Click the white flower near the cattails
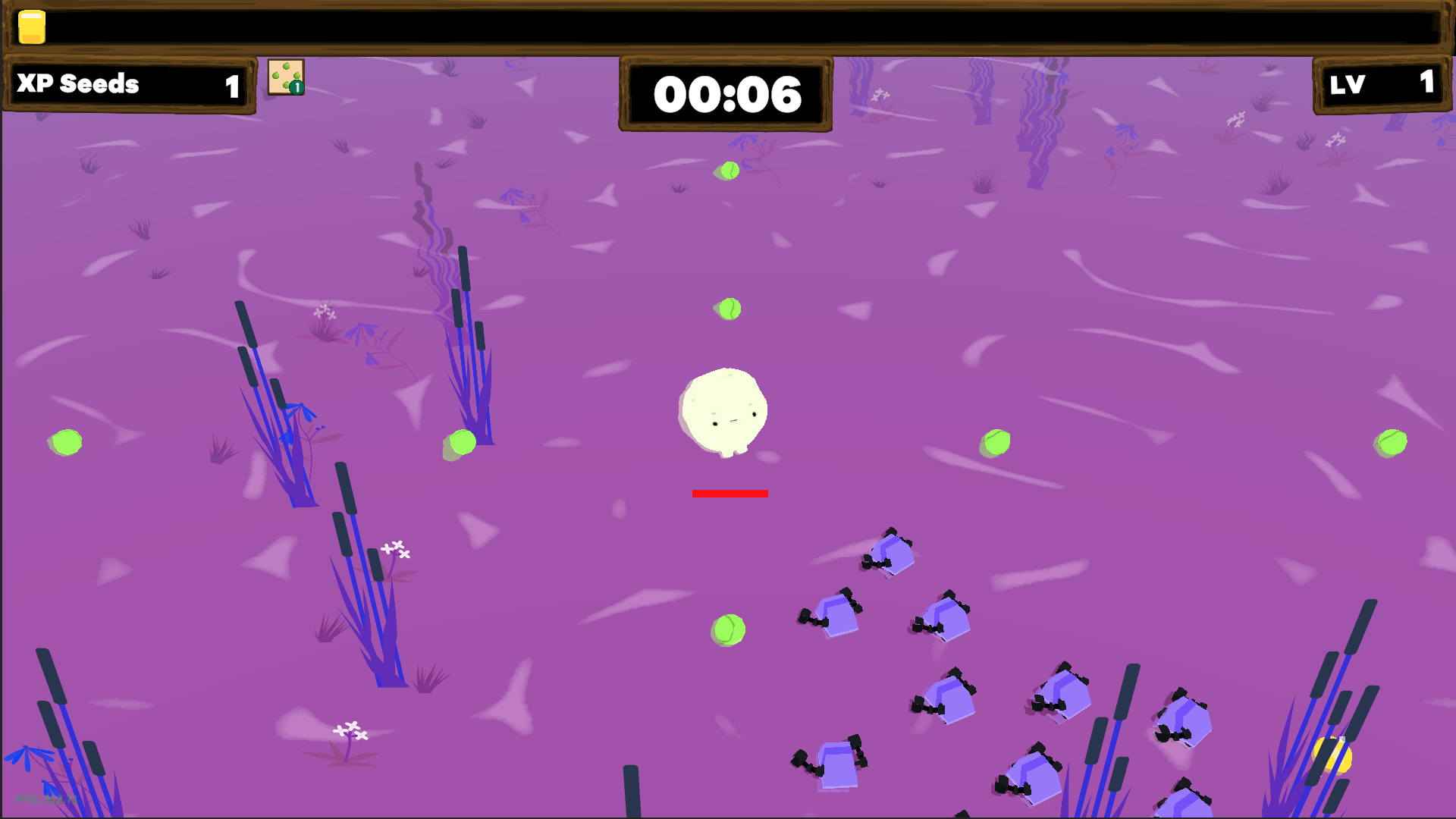The width and height of the screenshot is (1456, 819). pyautogui.click(x=397, y=548)
